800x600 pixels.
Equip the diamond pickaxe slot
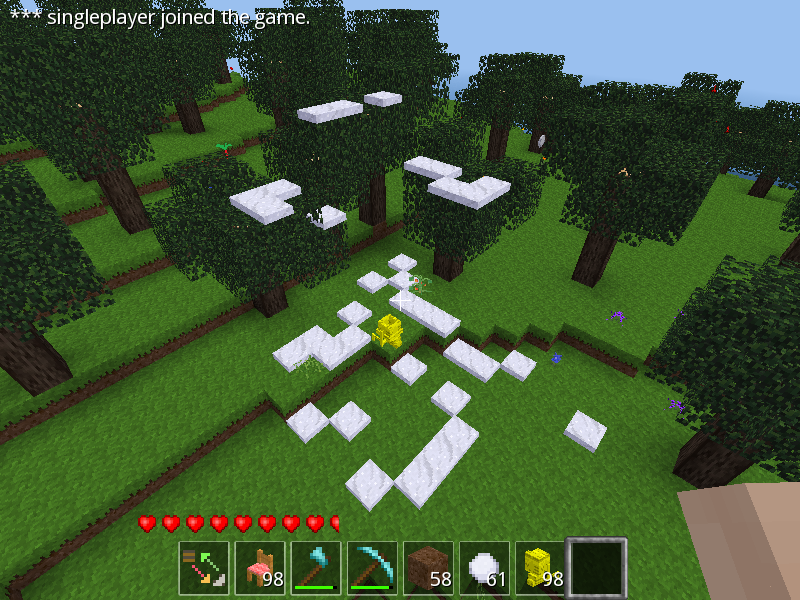coord(372,567)
